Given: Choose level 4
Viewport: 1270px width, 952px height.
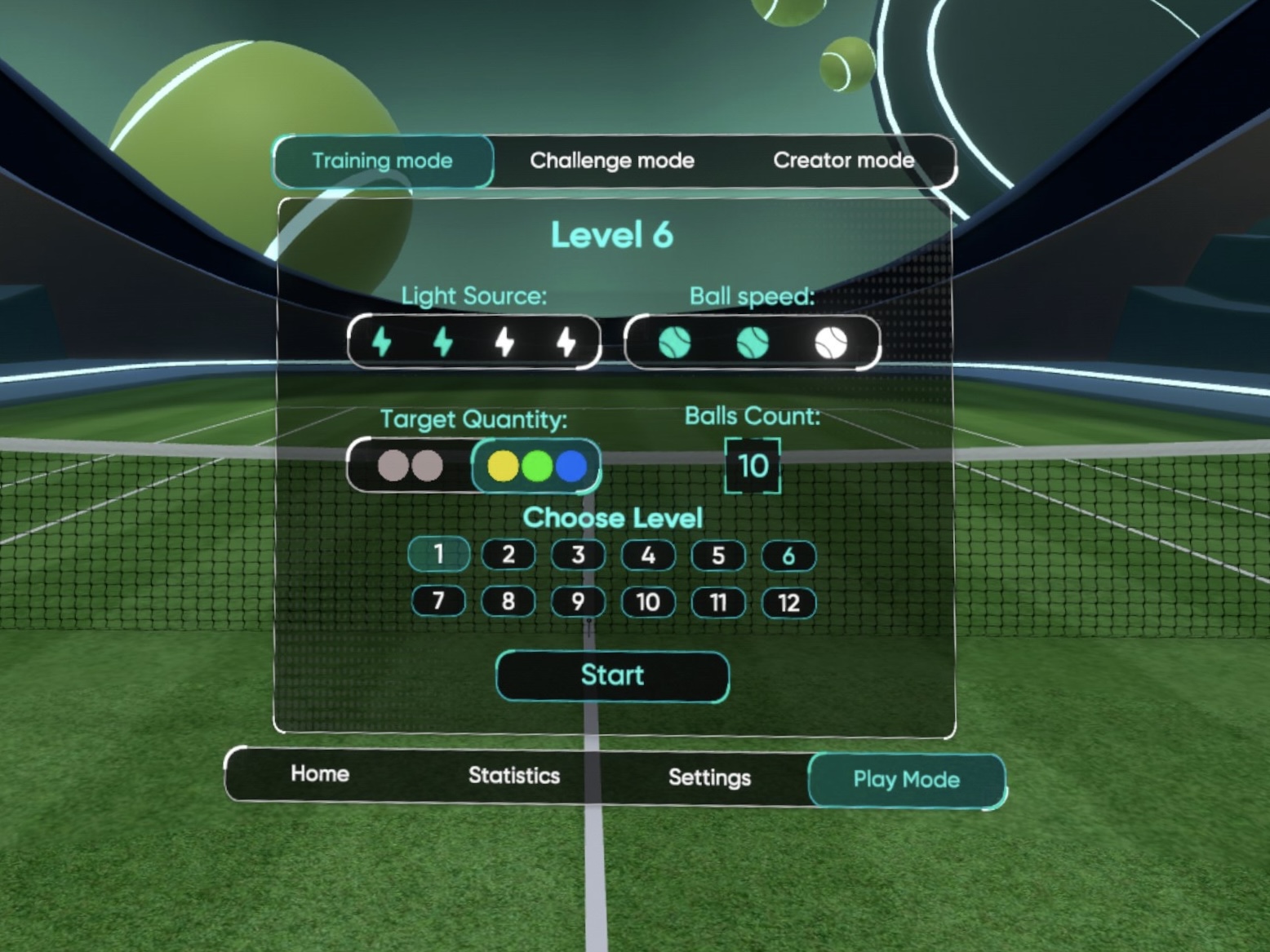Looking at the screenshot, I should coord(648,556).
